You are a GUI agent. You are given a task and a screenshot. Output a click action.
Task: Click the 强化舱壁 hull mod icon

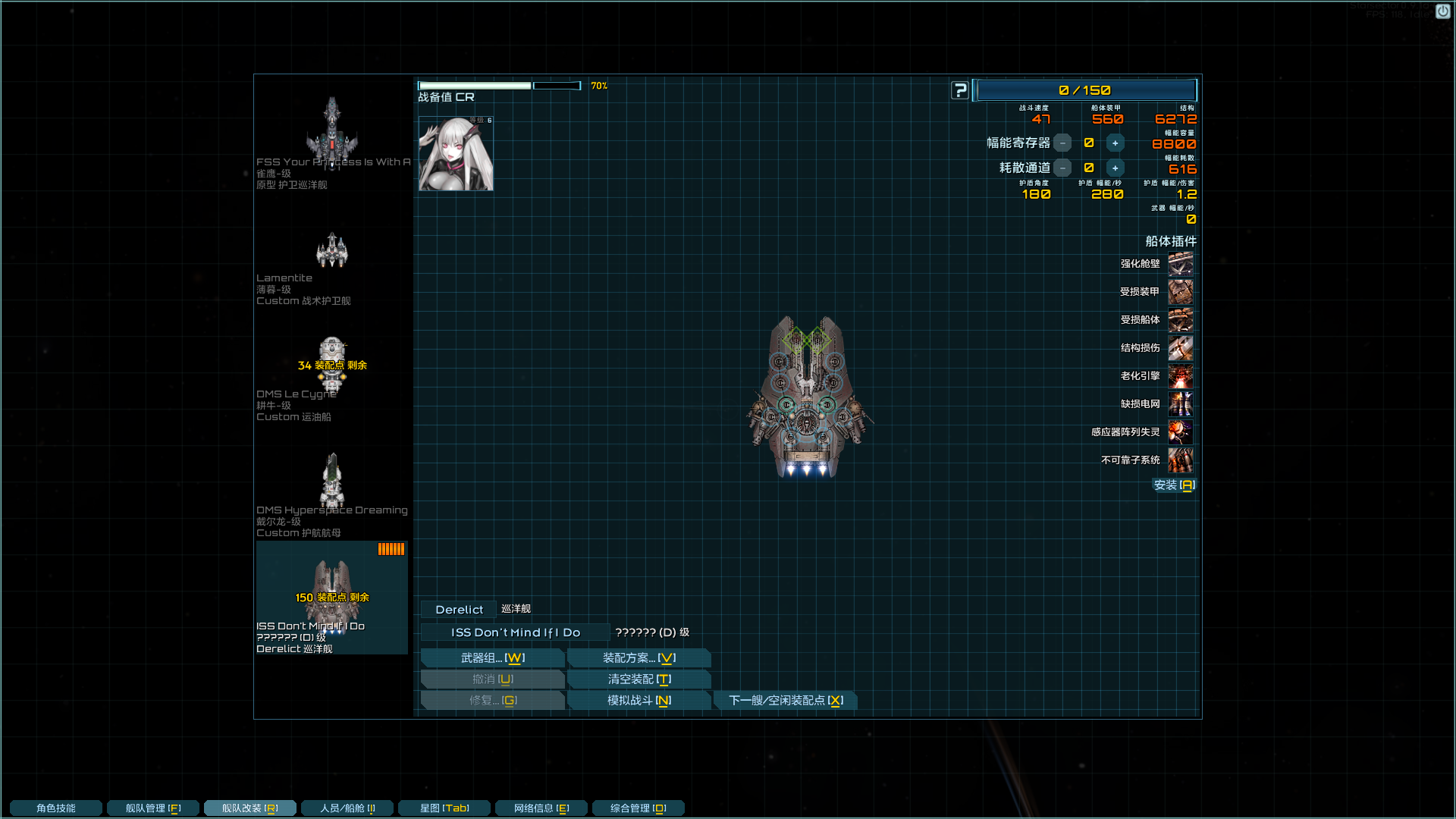(1180, 264)
